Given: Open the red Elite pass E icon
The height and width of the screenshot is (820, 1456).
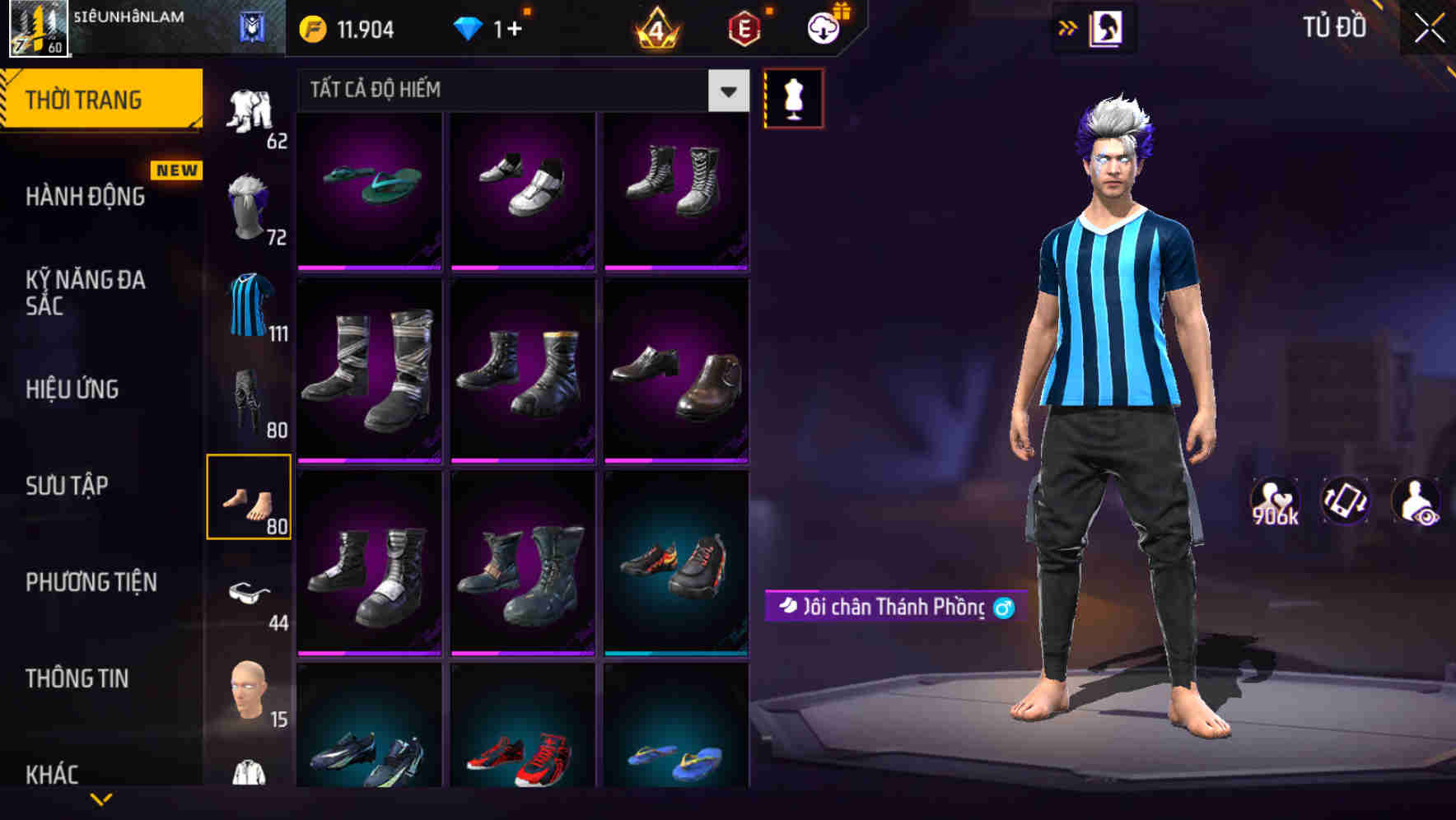Looking at the screenshot, I should [744, 27].
